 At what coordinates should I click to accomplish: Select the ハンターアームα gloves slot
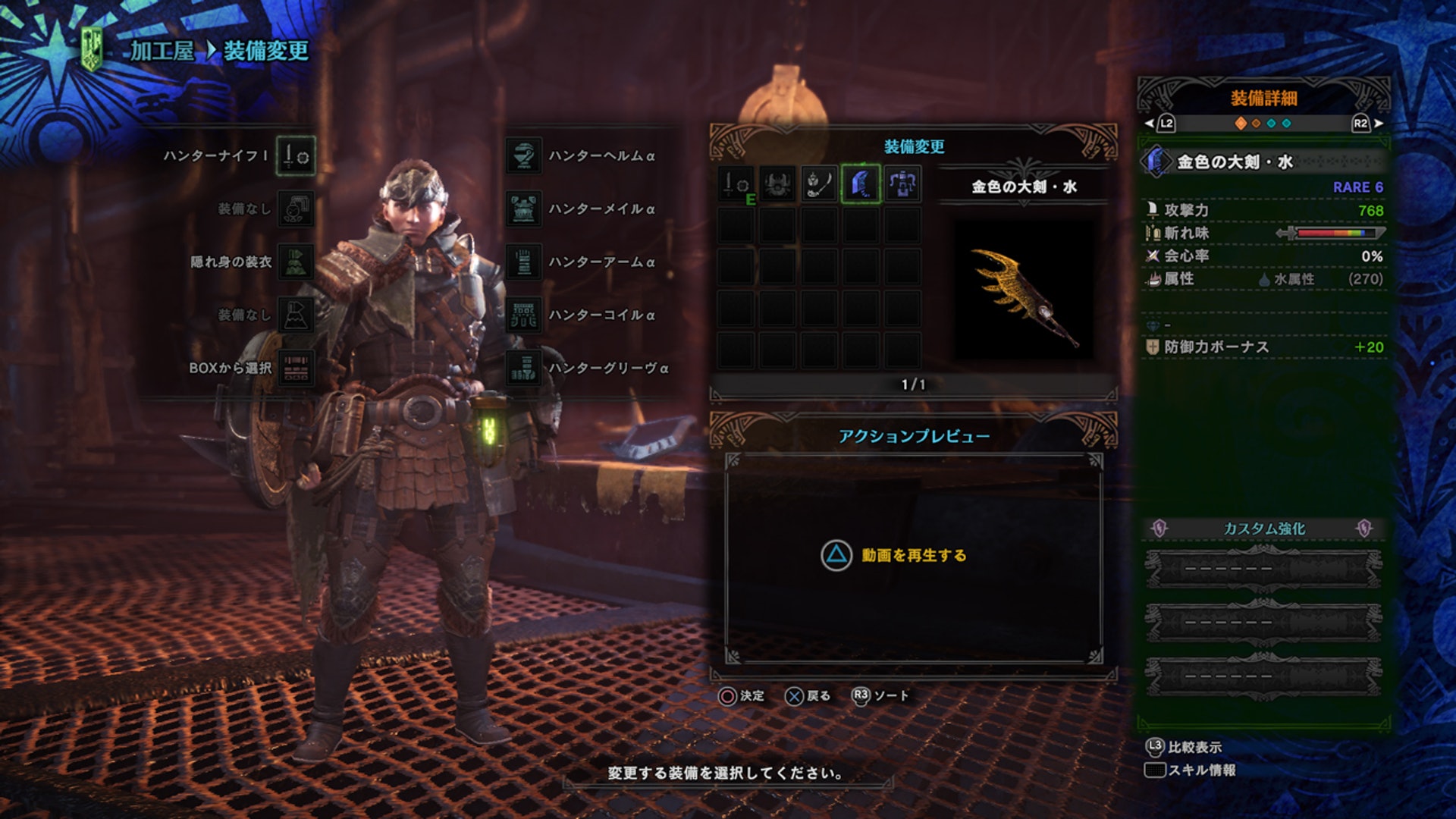click(524, 262)
